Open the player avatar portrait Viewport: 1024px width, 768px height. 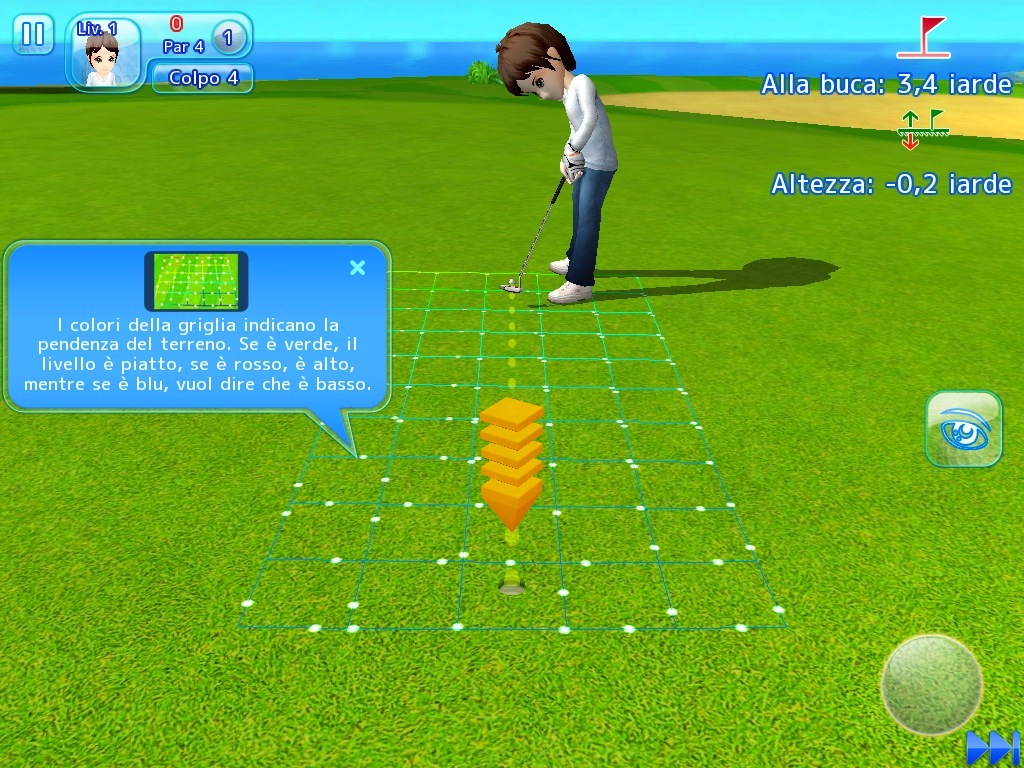coord(102,55)
